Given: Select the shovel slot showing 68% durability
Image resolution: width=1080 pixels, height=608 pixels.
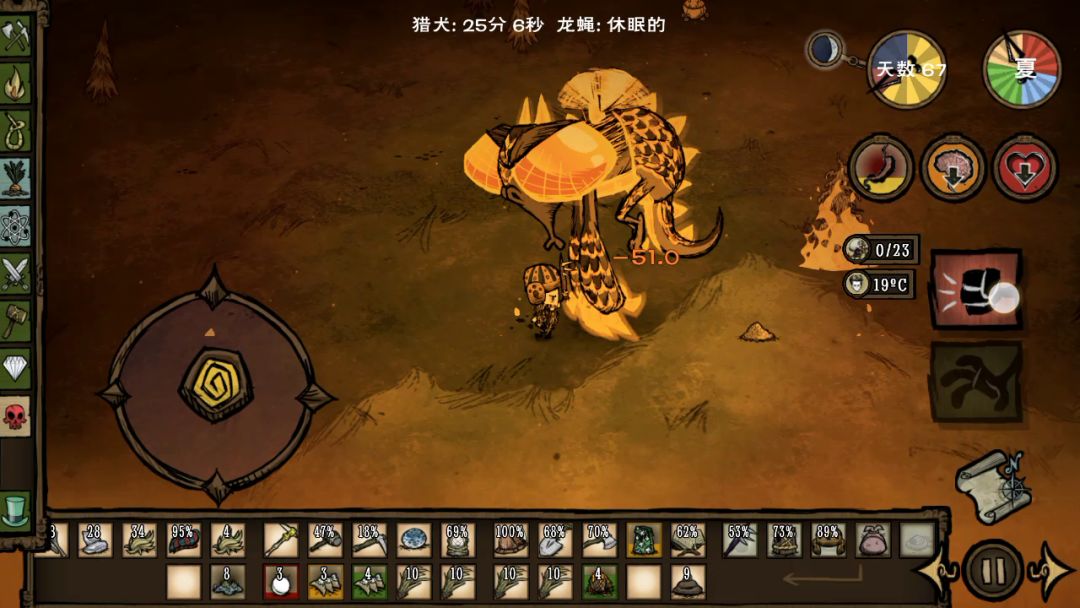Looking at the screenshot, I should pos(555,540).
